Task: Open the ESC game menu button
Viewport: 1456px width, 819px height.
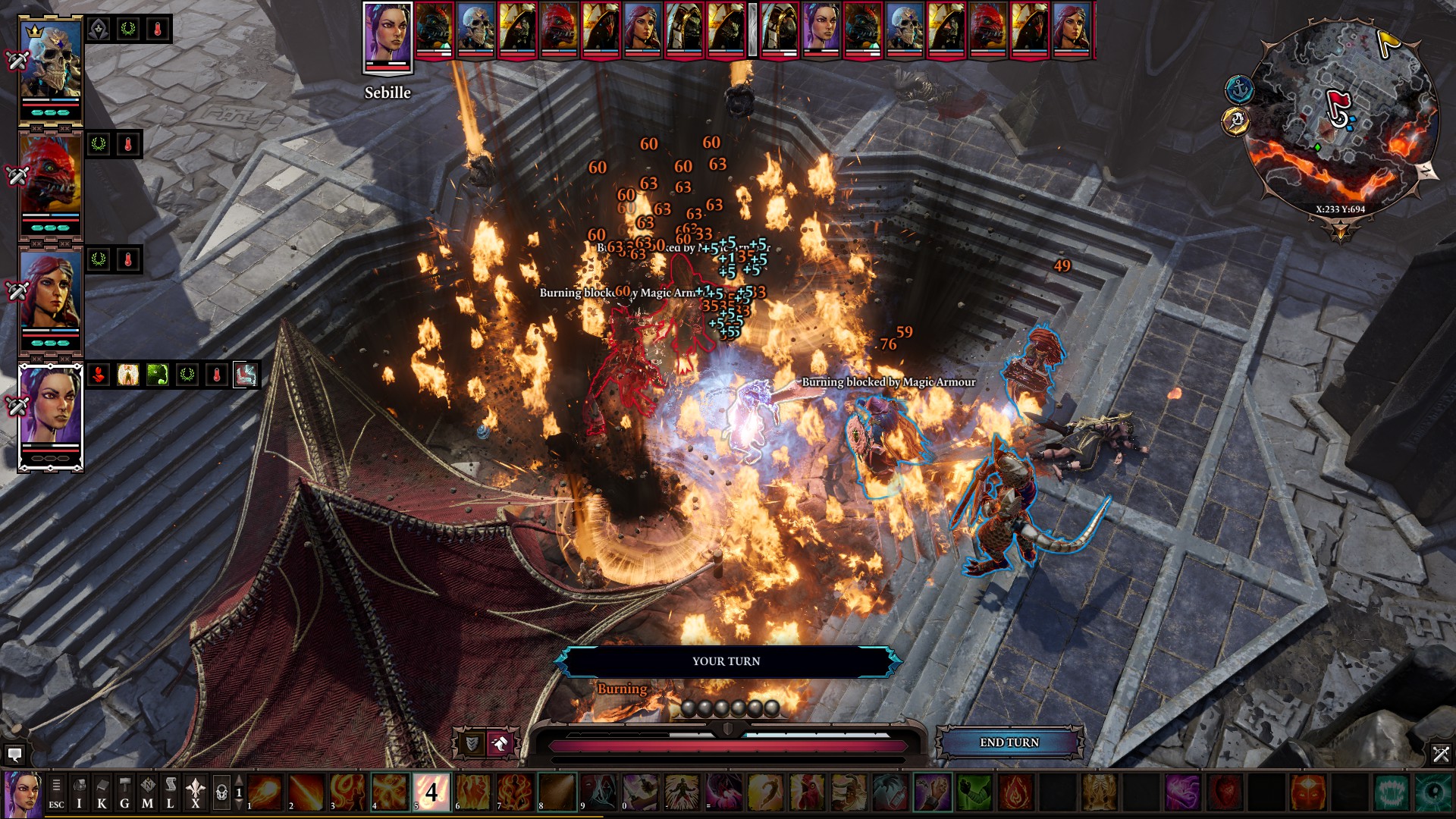Action: coord(56,793)
